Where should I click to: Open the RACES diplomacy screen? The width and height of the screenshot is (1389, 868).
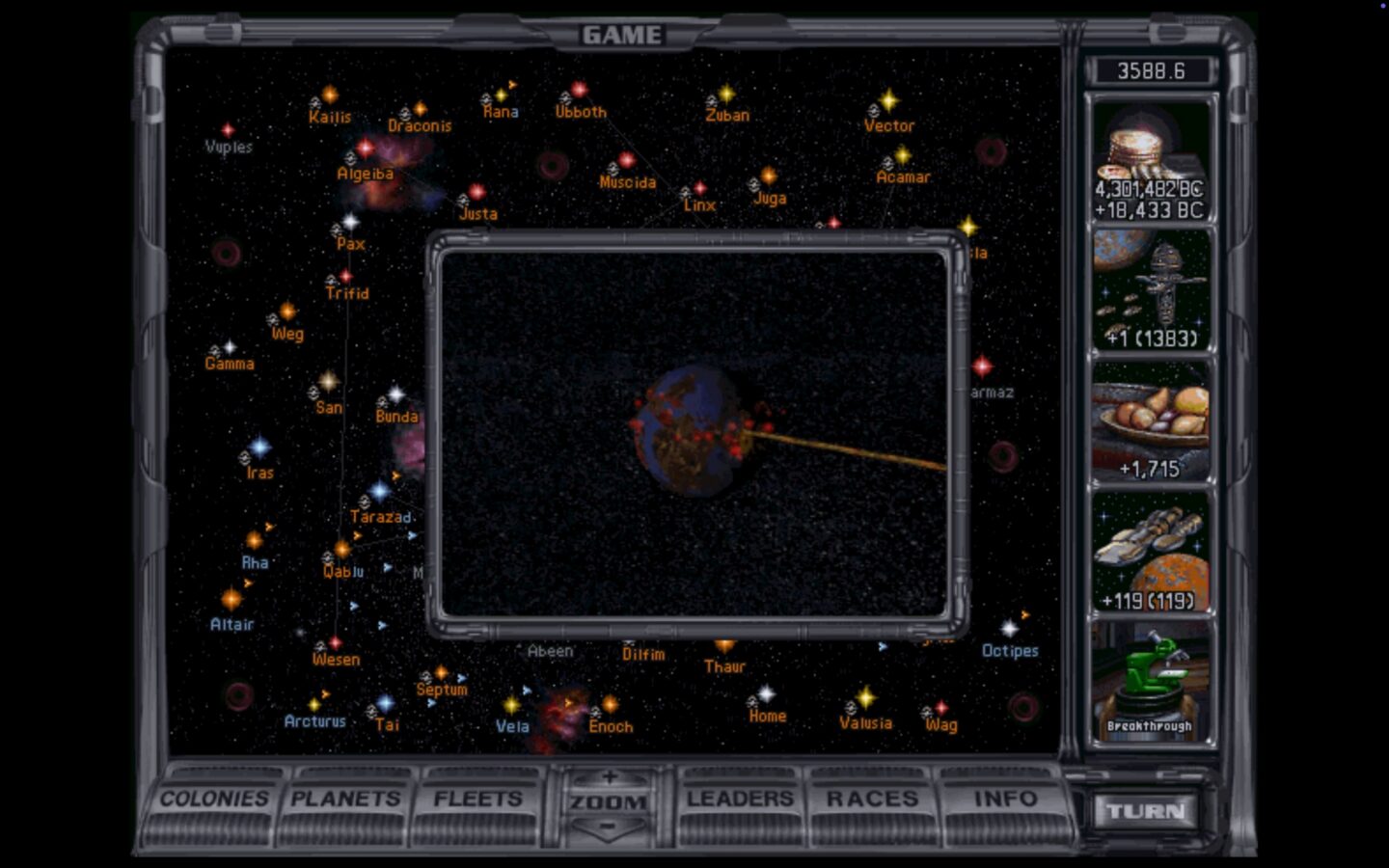pos(871,800)
